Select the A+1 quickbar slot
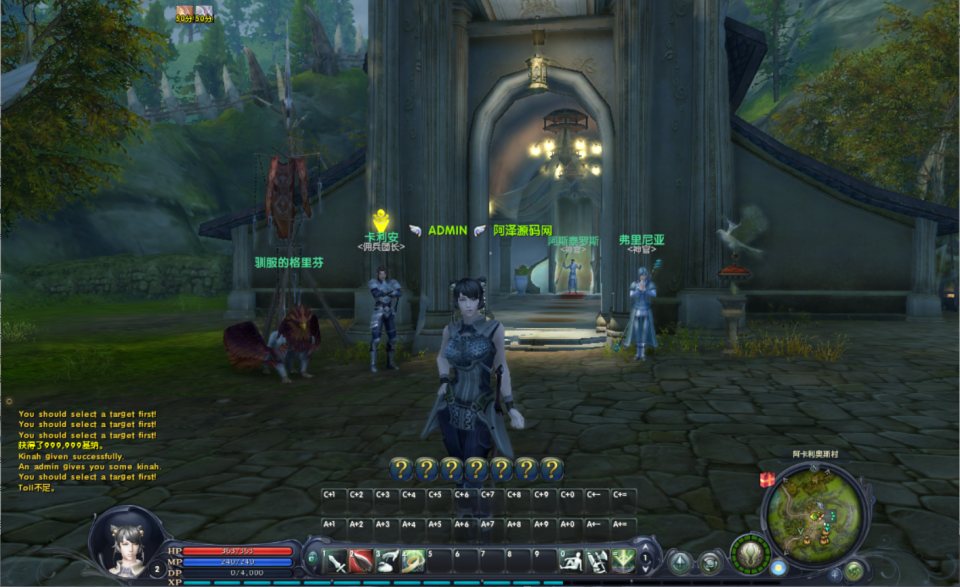Viewport: 960px width, 587px height. (330, 523)
